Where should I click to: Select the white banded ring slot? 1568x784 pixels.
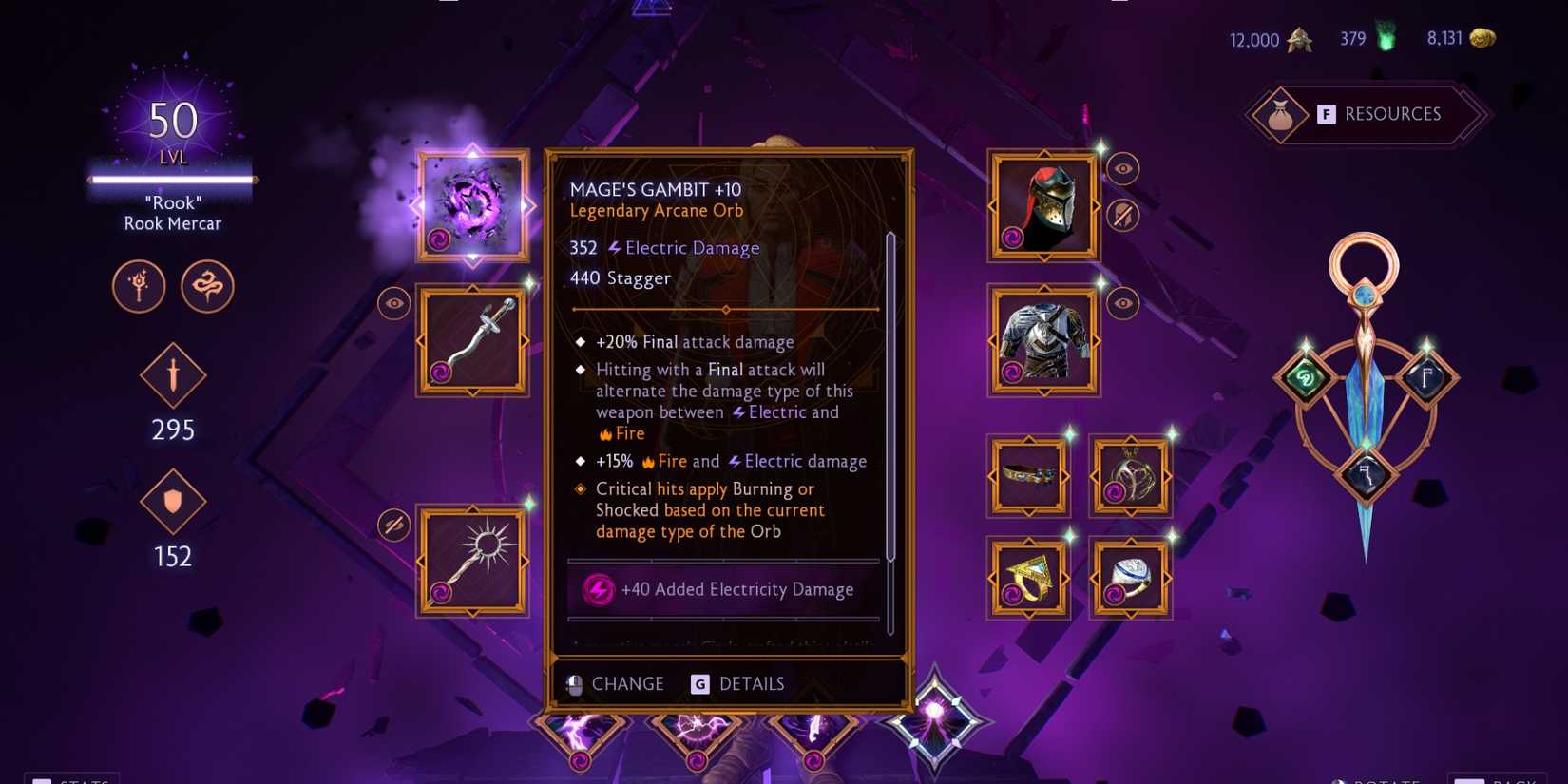click(1130, 577)
